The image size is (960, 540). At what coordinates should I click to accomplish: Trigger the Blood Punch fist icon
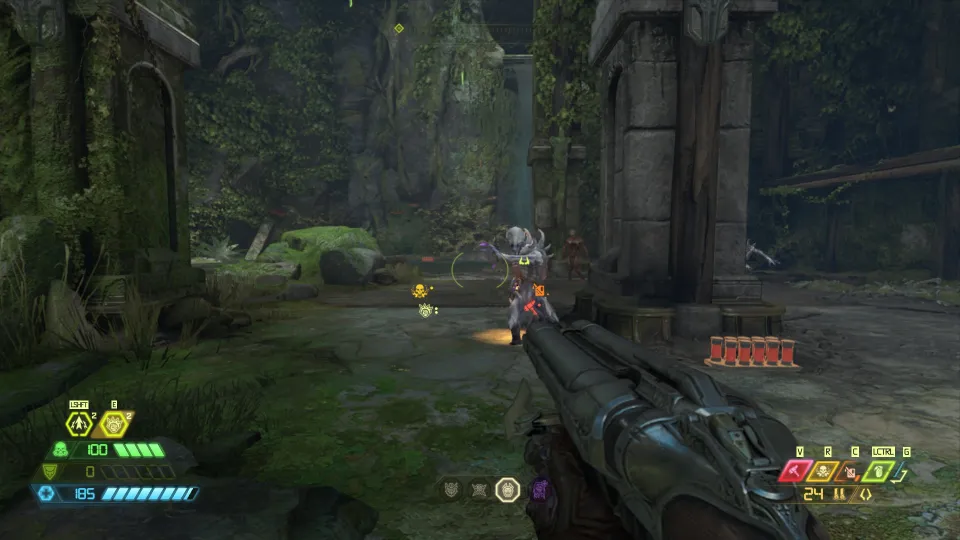113,424
